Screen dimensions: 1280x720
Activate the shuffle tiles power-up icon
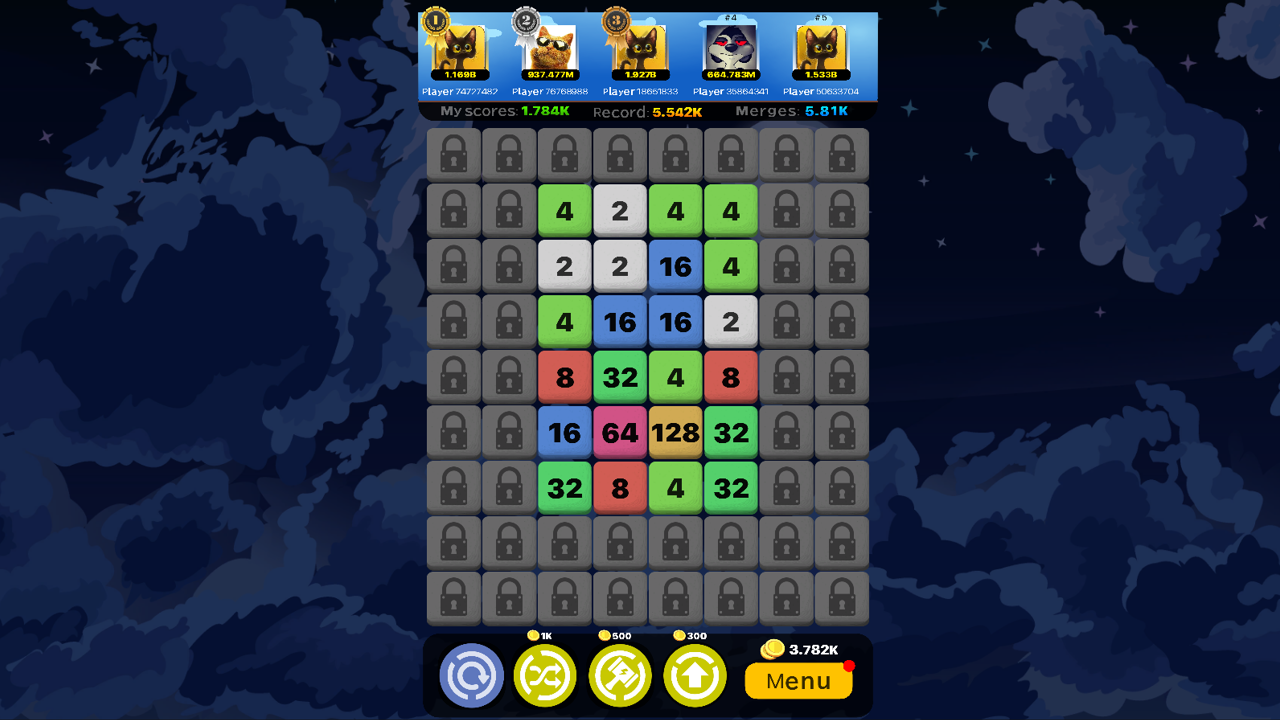[x=545, y=676]
